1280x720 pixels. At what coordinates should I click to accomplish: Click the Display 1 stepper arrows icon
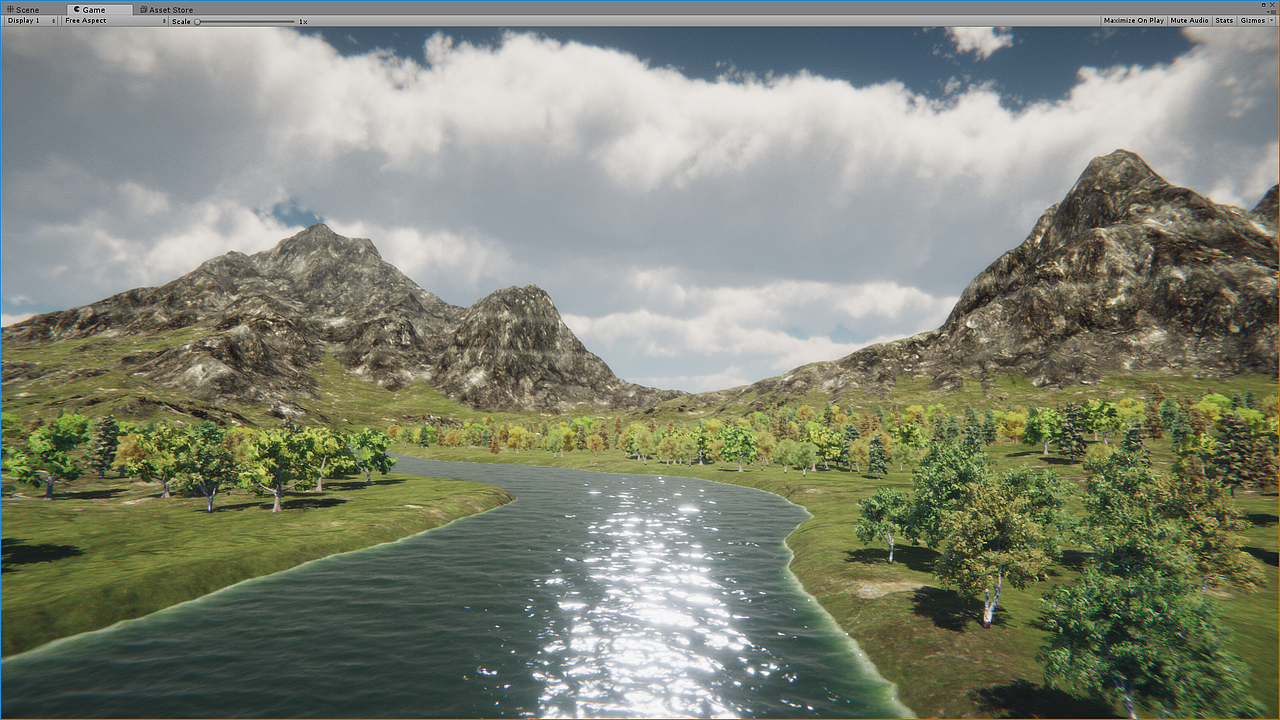pyautogui.click(x=55, y=20)
